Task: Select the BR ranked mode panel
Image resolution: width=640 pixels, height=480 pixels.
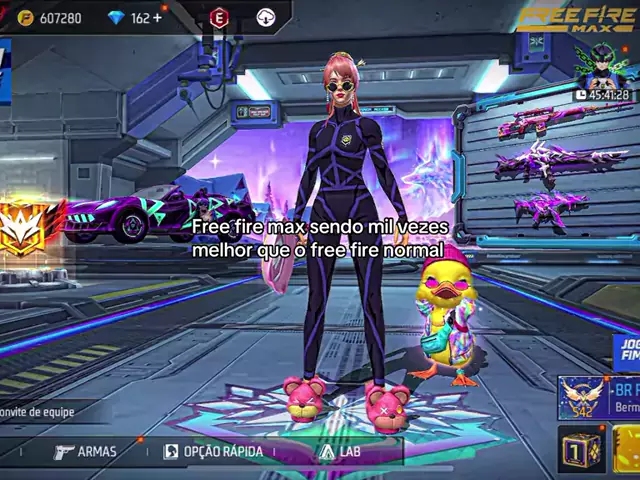Action: 600,398
